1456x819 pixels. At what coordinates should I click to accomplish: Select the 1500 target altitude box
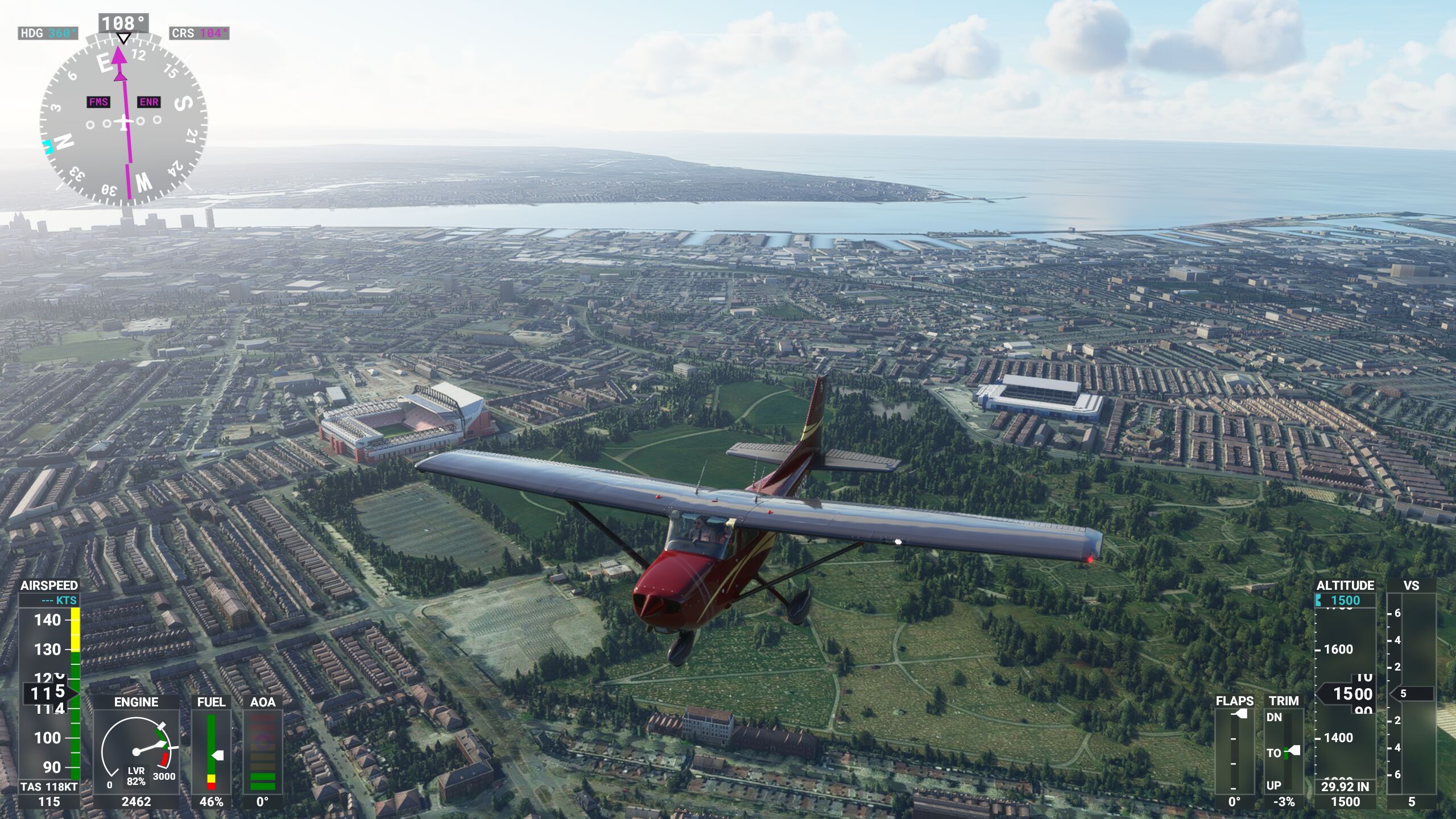click(1345, 601)
